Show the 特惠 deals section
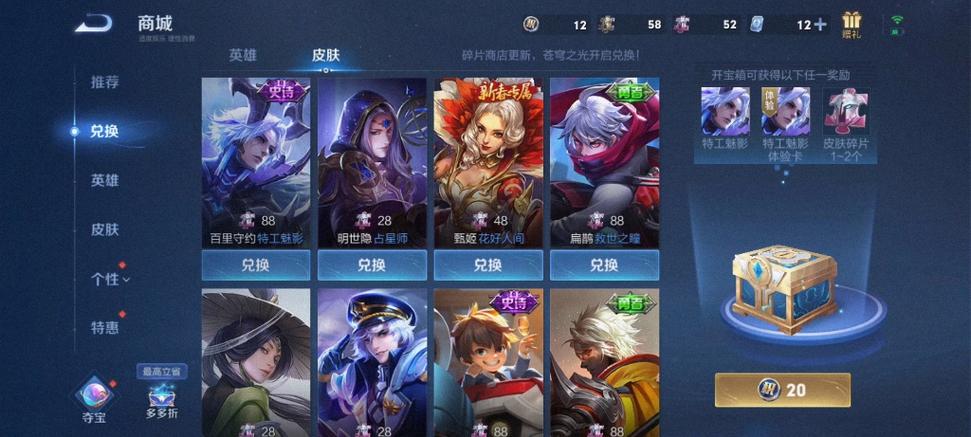This screenshot has width=971, height=437. click(x=105, y=328)
